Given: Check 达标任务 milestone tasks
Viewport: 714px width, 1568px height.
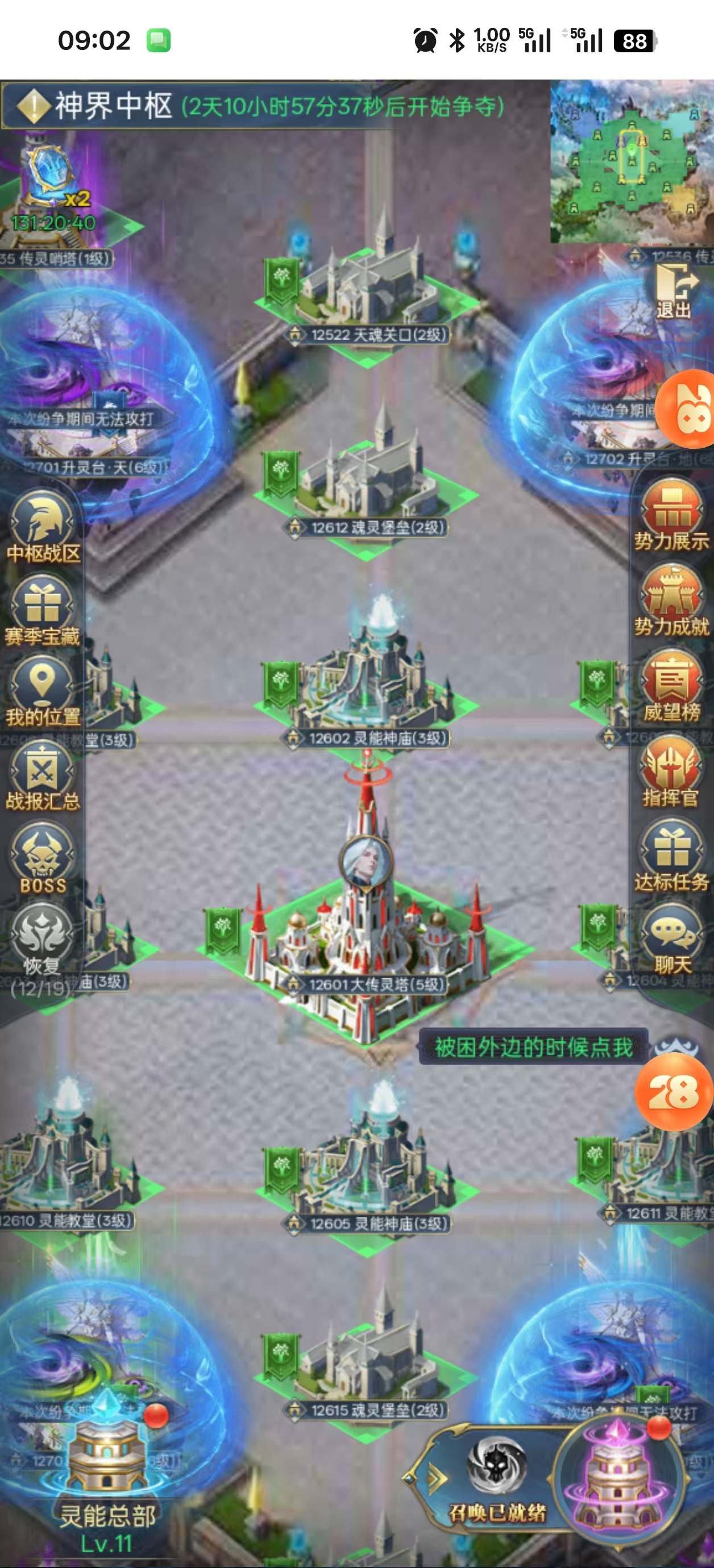Looking at the screenshot, I should [x=671, y=854].
